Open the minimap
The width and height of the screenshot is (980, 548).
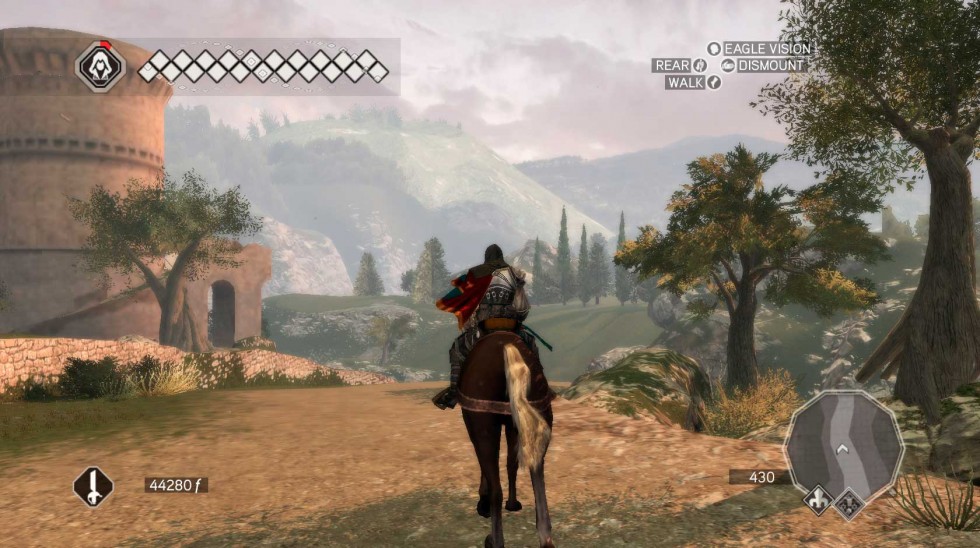coord(843,441)
